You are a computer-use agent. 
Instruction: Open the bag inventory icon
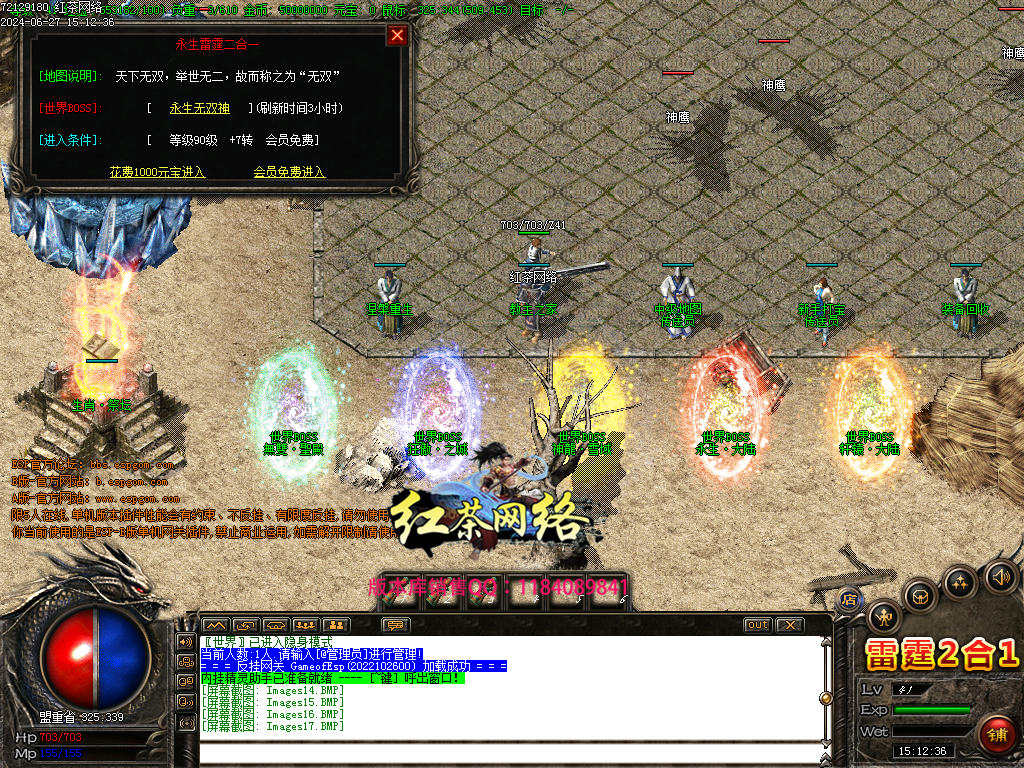point(920,596)
